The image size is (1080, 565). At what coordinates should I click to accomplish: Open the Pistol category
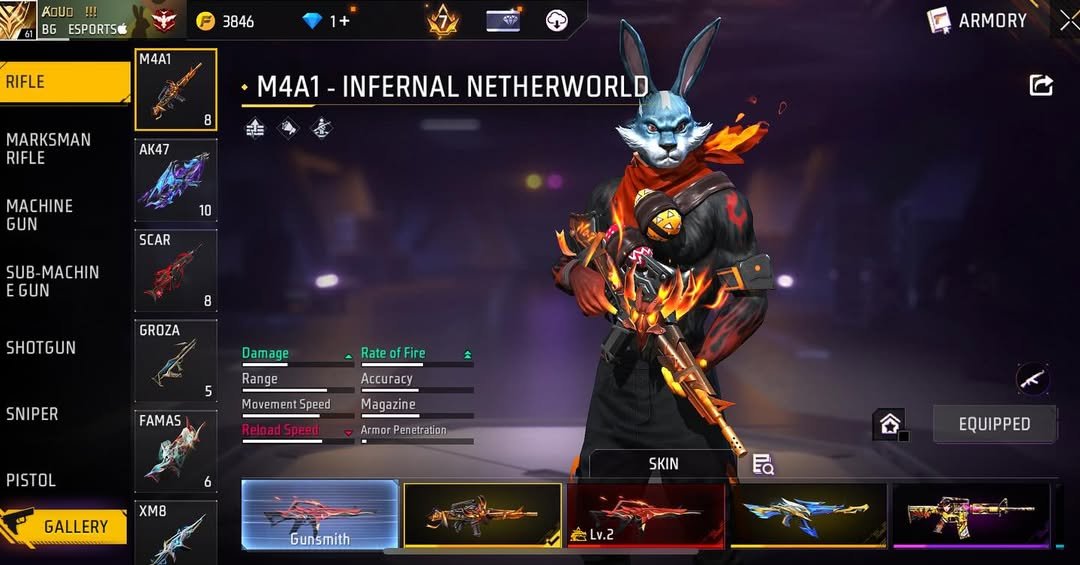(32, 480)
